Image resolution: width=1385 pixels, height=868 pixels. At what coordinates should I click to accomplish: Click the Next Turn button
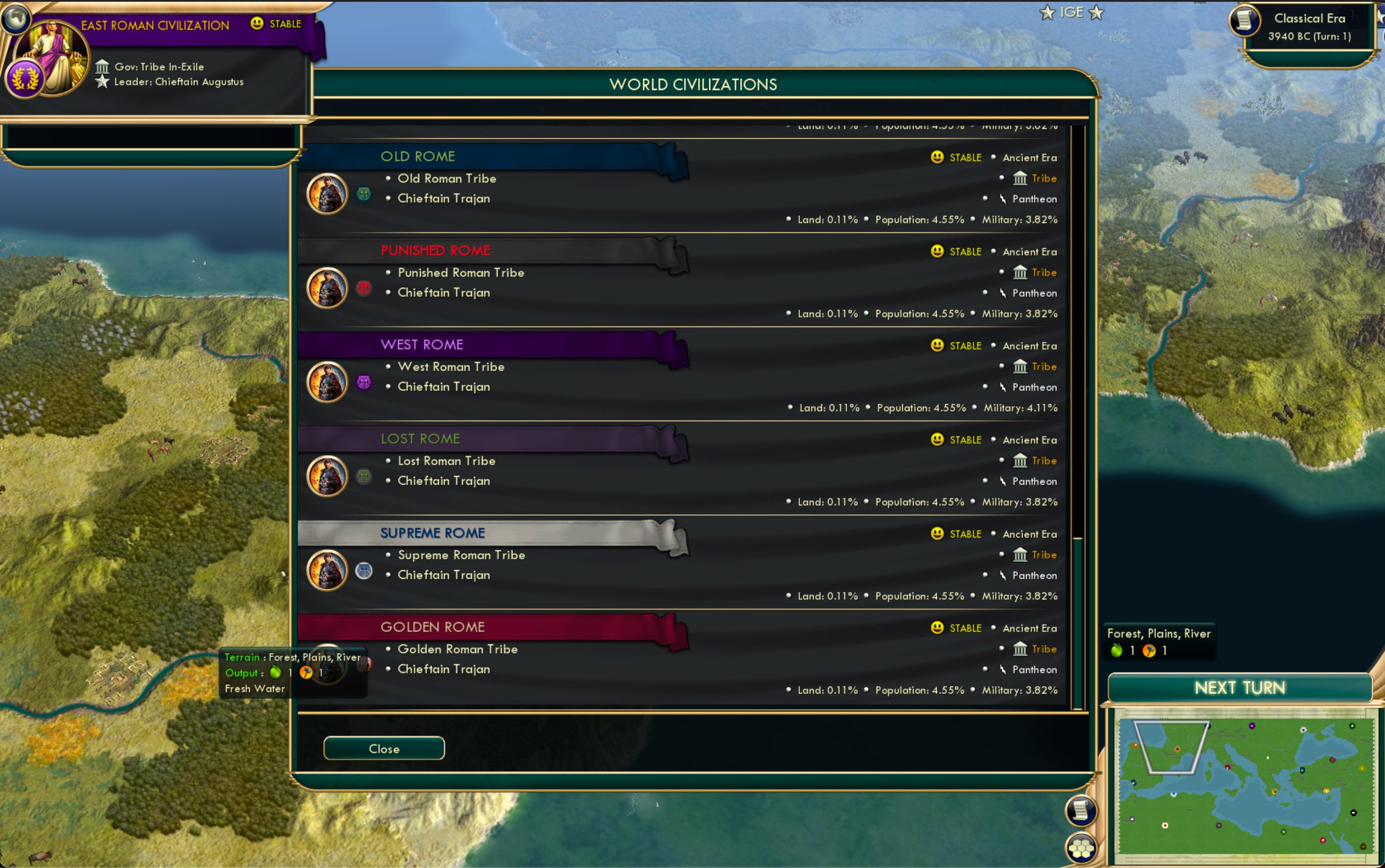coord(1240,688)
